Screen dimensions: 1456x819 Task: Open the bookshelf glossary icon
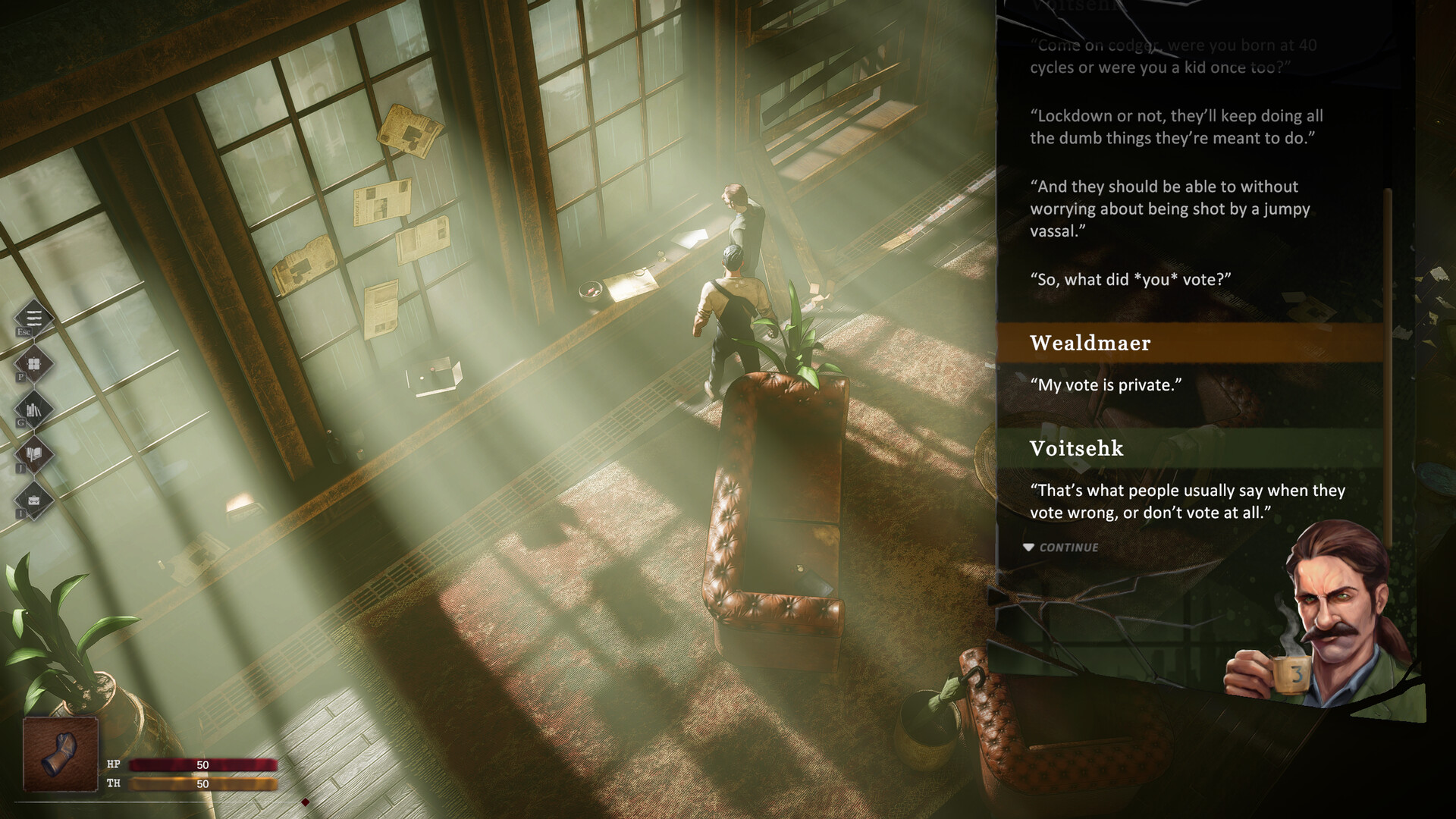[x=34, y=409]
